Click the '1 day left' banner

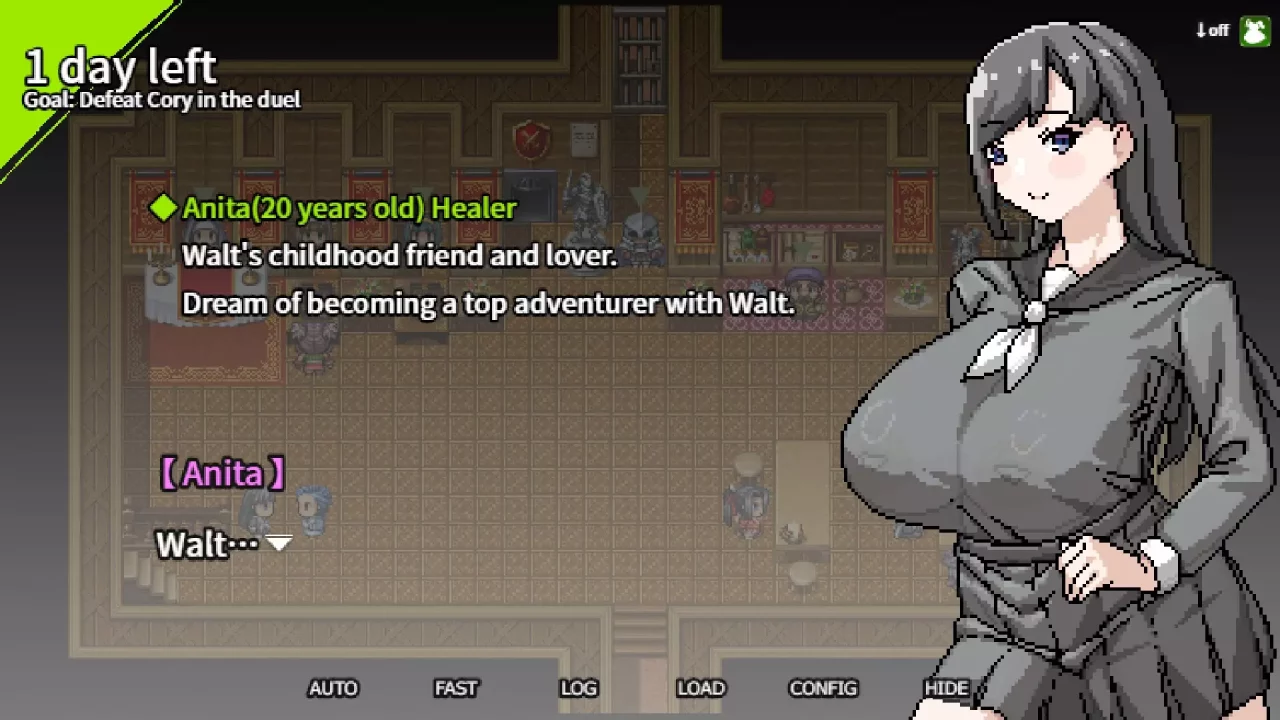[x=120, y=66]
